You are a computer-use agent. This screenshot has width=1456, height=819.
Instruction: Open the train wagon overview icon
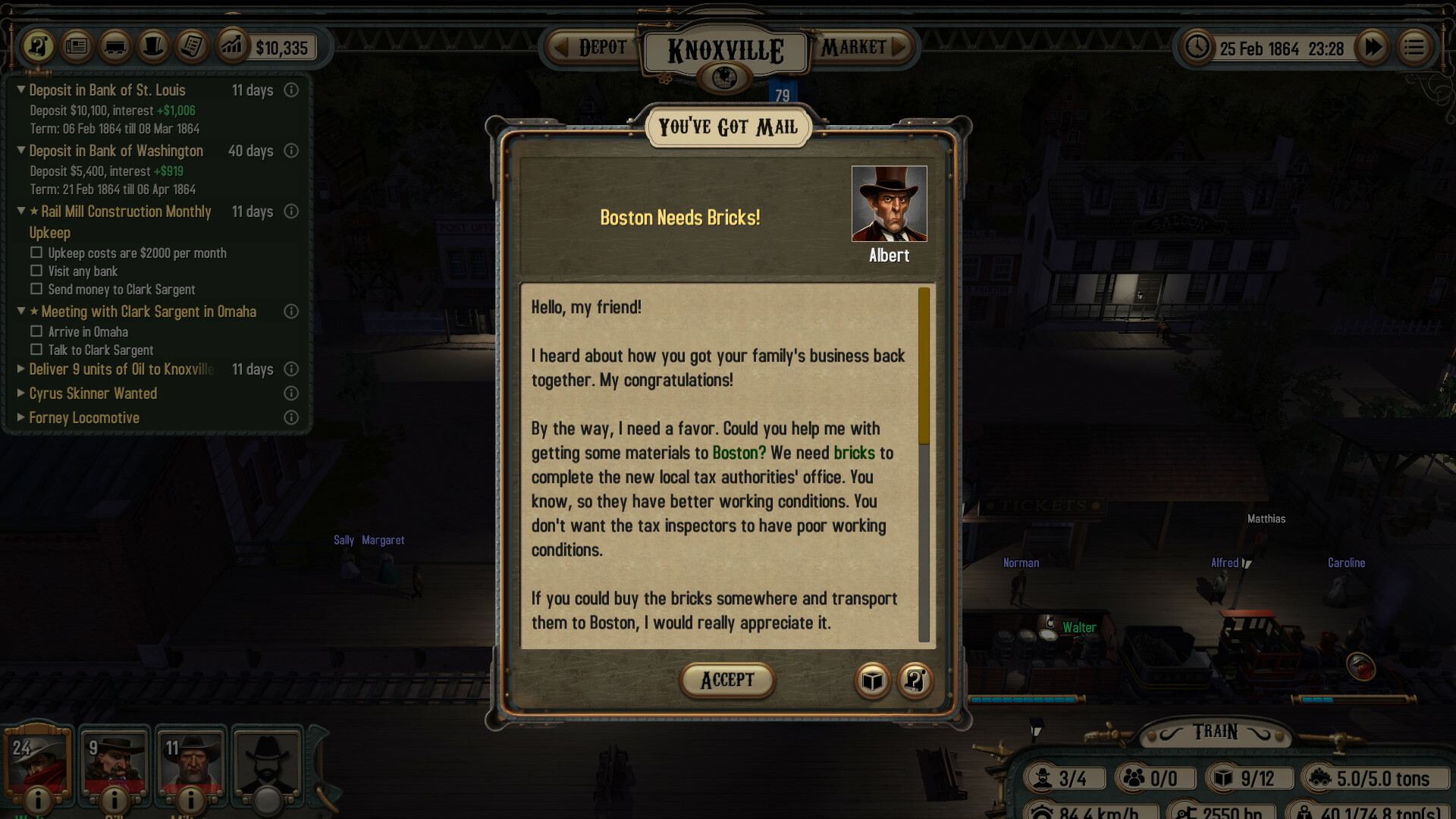115,46
